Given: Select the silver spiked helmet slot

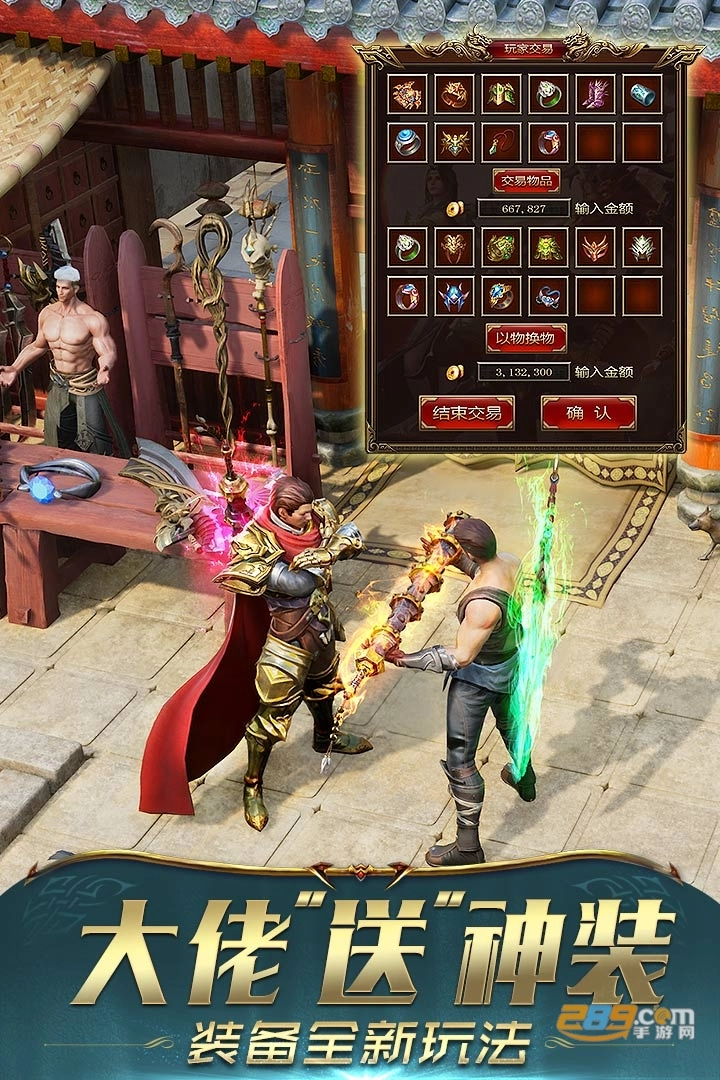Looking at the screenshot, I should tap(643, 247).
